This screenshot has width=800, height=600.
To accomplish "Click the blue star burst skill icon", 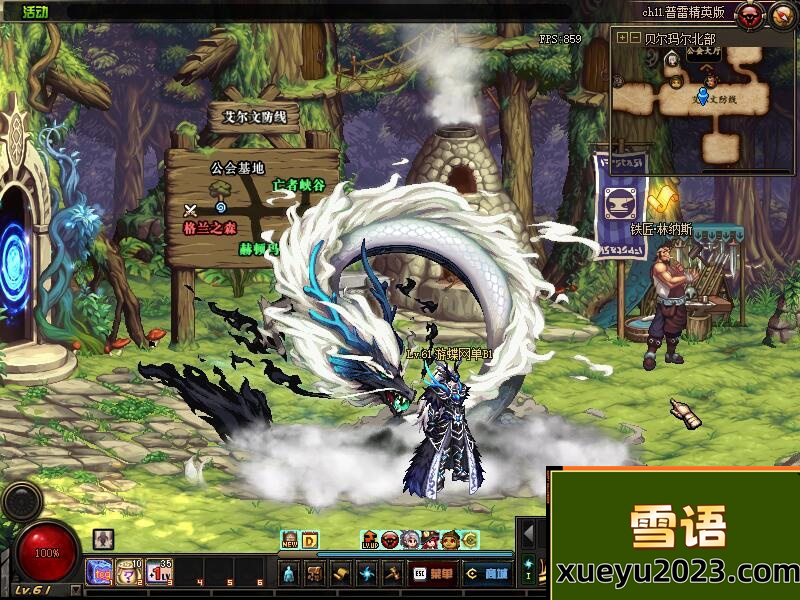I will (x=365, y=573).
